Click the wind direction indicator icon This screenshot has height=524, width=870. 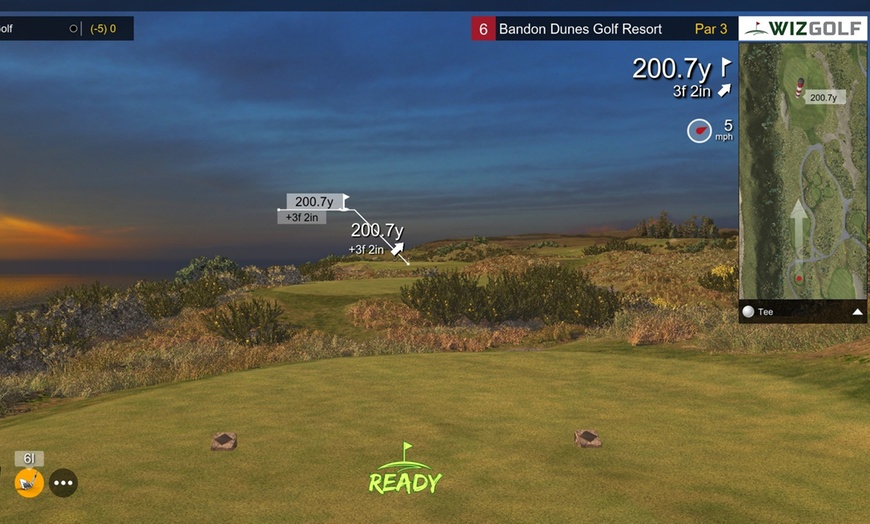click(x=699, y=131)
